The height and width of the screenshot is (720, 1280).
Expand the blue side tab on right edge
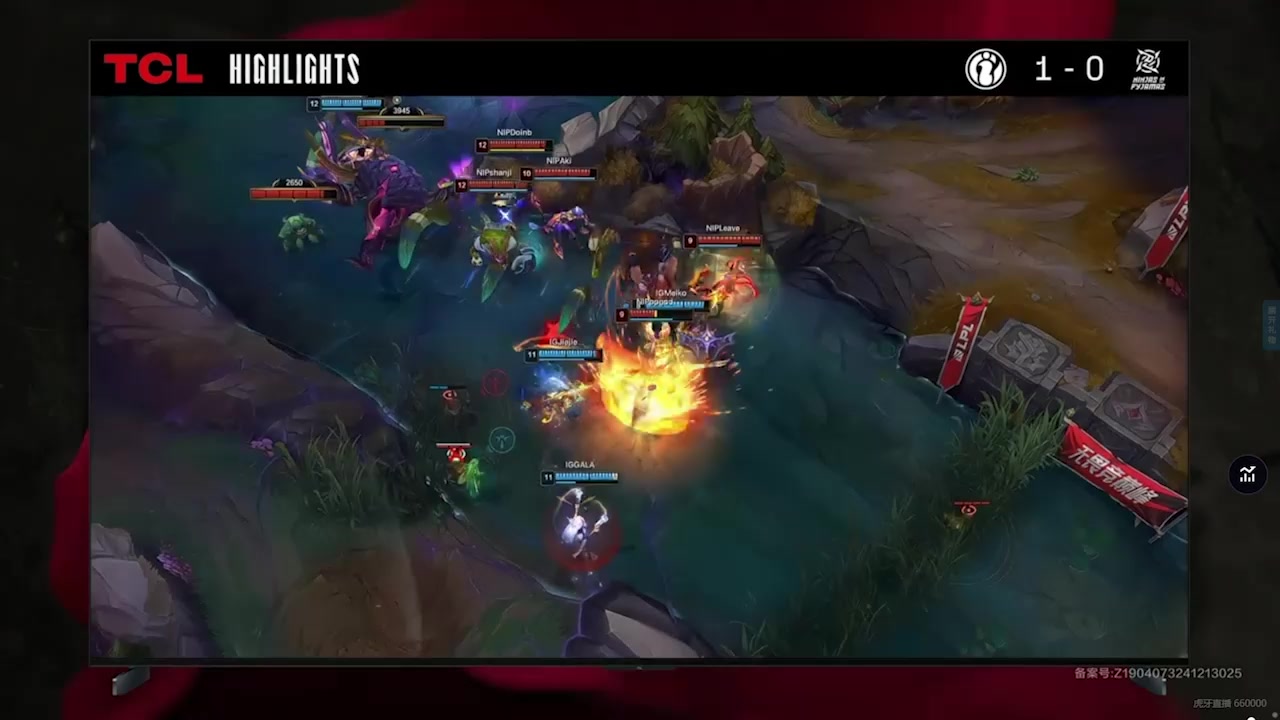click(x=1272, y=327)
